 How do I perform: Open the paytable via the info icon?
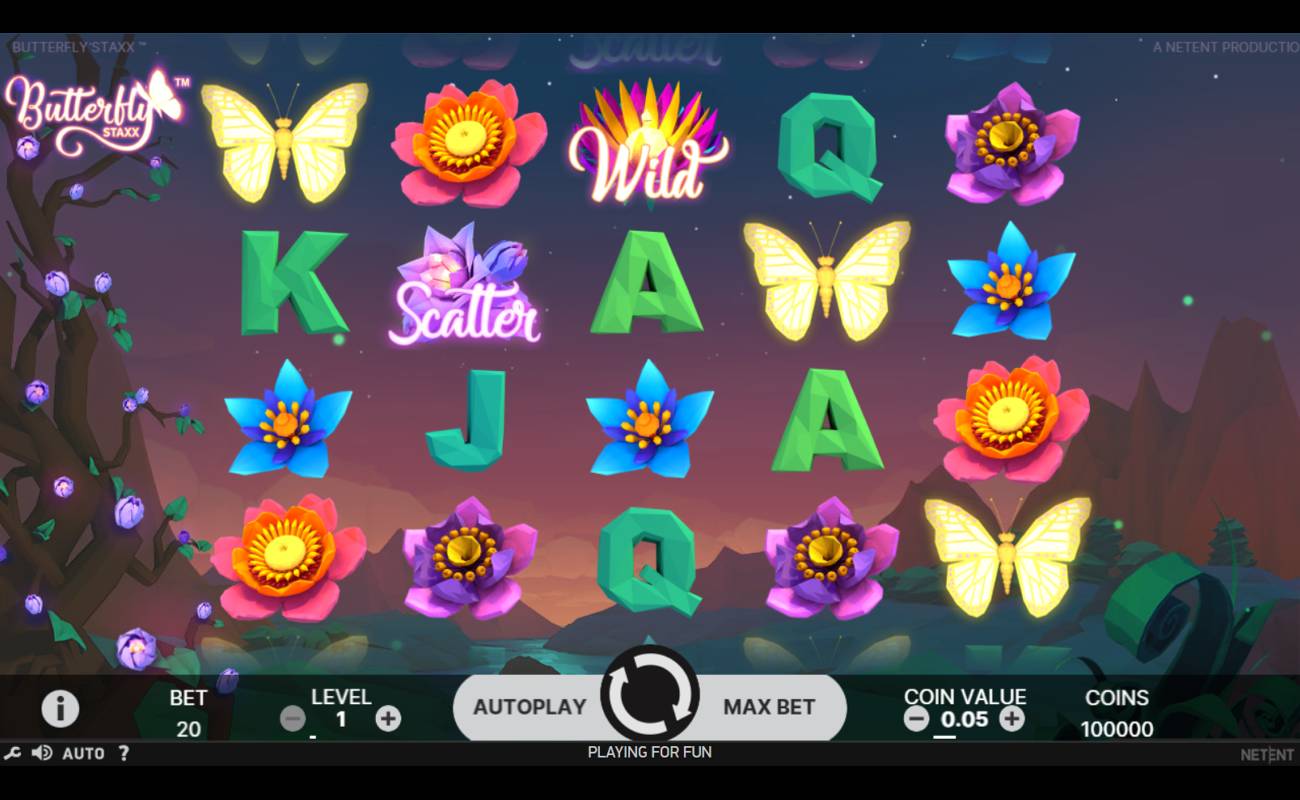tap(62, 708)
